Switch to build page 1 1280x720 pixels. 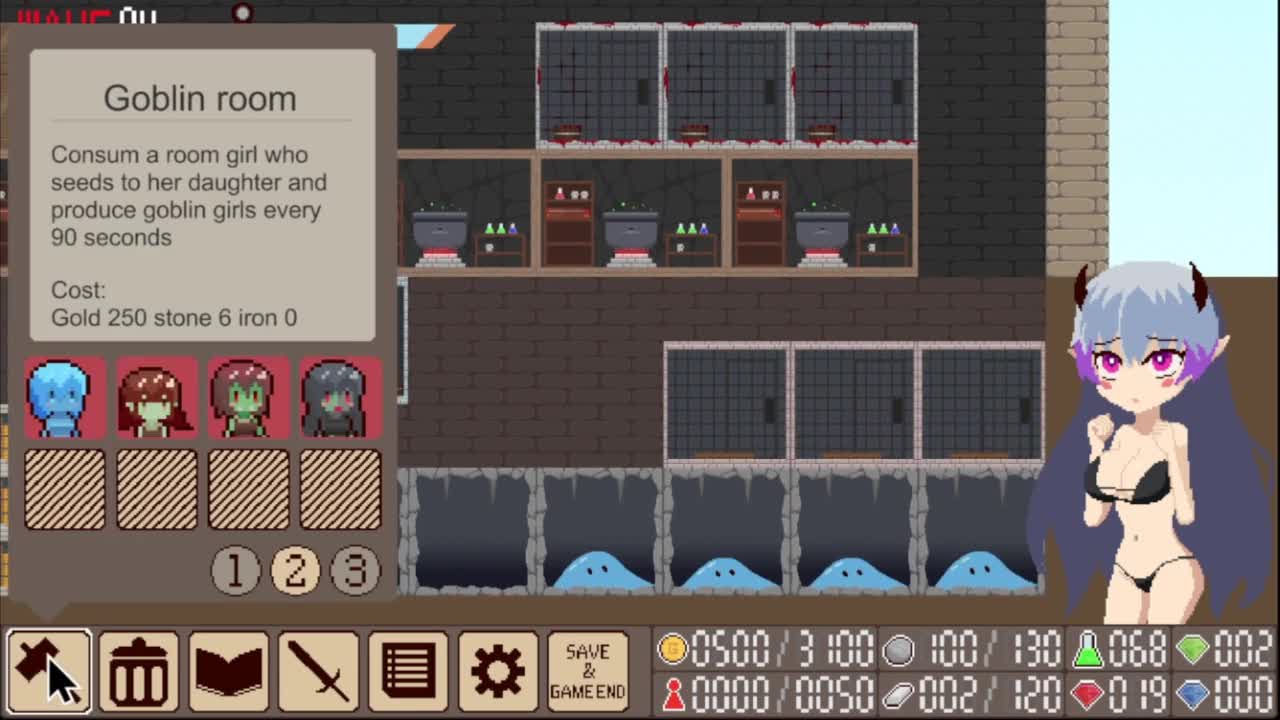(x=236, y=570)
